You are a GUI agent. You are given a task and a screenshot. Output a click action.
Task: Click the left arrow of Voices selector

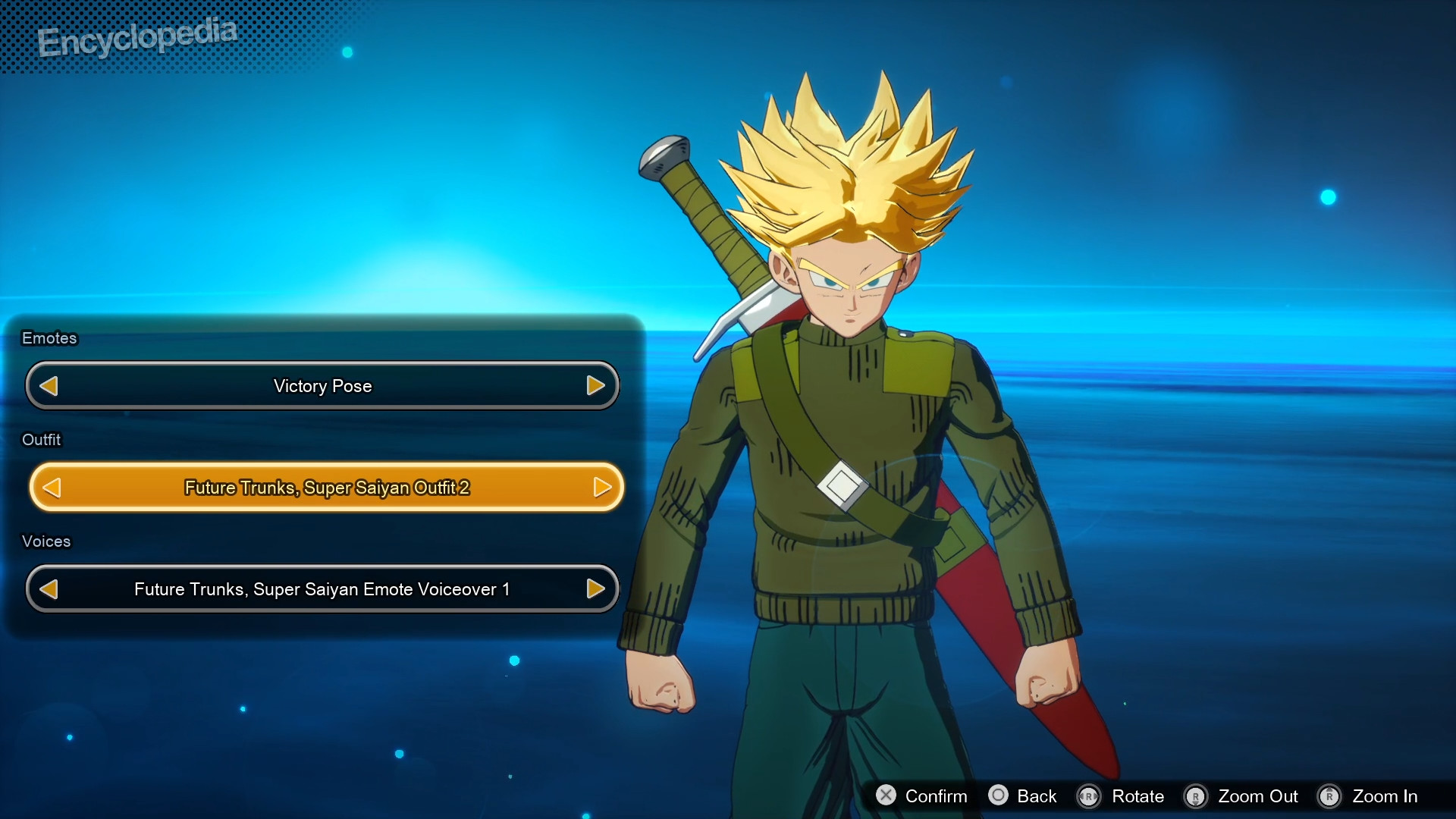click(x=50, y=588)
